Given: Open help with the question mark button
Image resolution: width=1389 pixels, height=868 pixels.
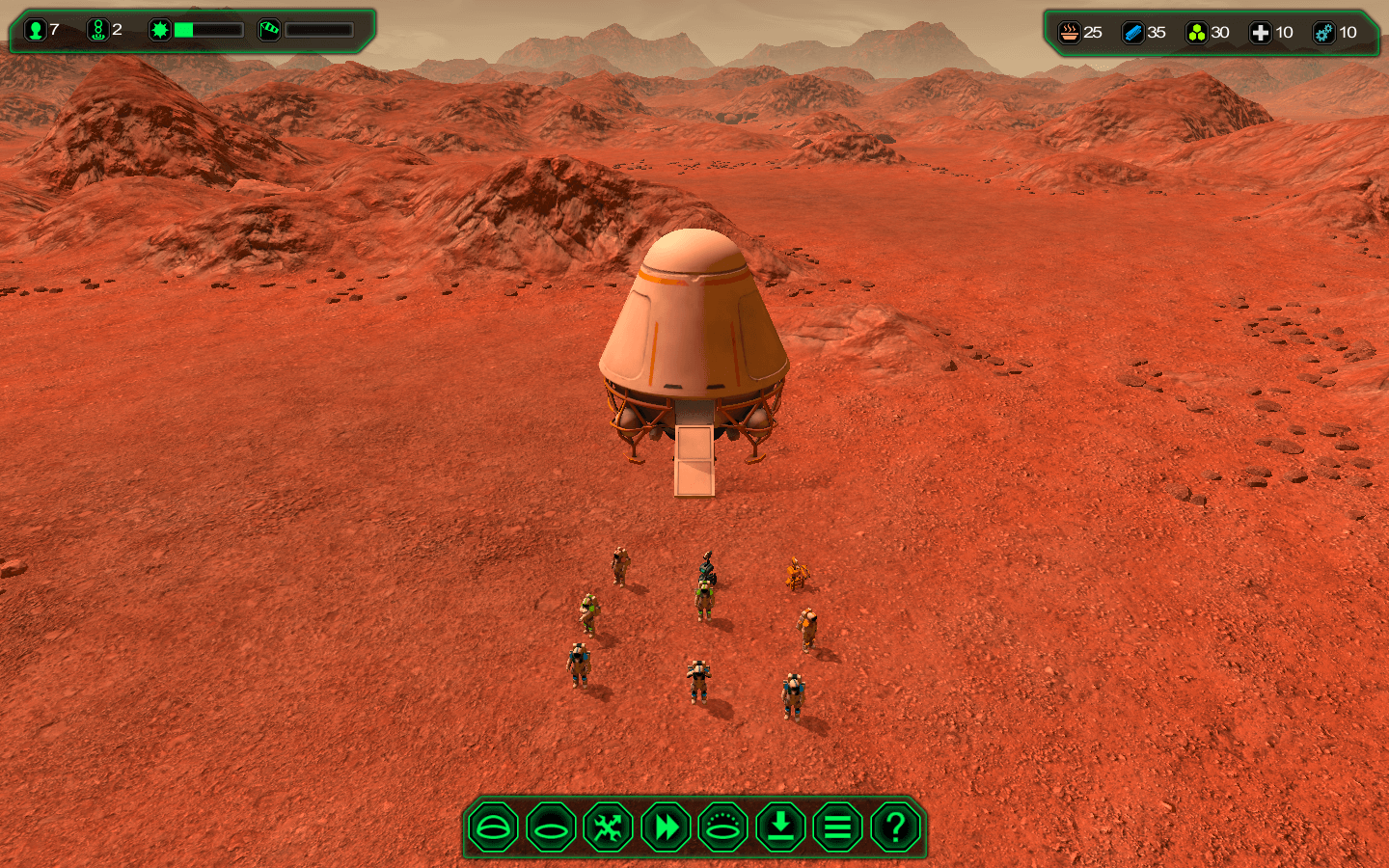Looking at the screenshot, I should (895, 827).
